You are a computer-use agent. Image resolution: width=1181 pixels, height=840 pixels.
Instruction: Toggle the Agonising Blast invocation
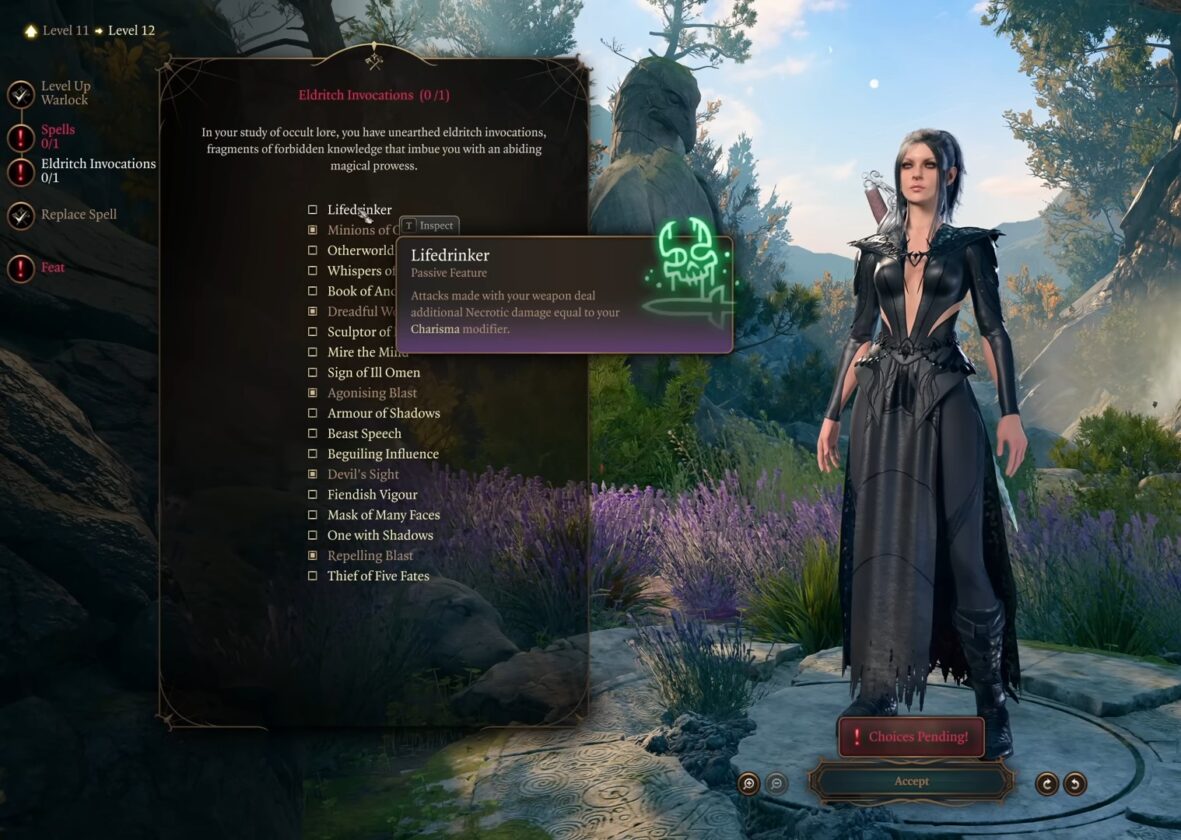(313, 393)
